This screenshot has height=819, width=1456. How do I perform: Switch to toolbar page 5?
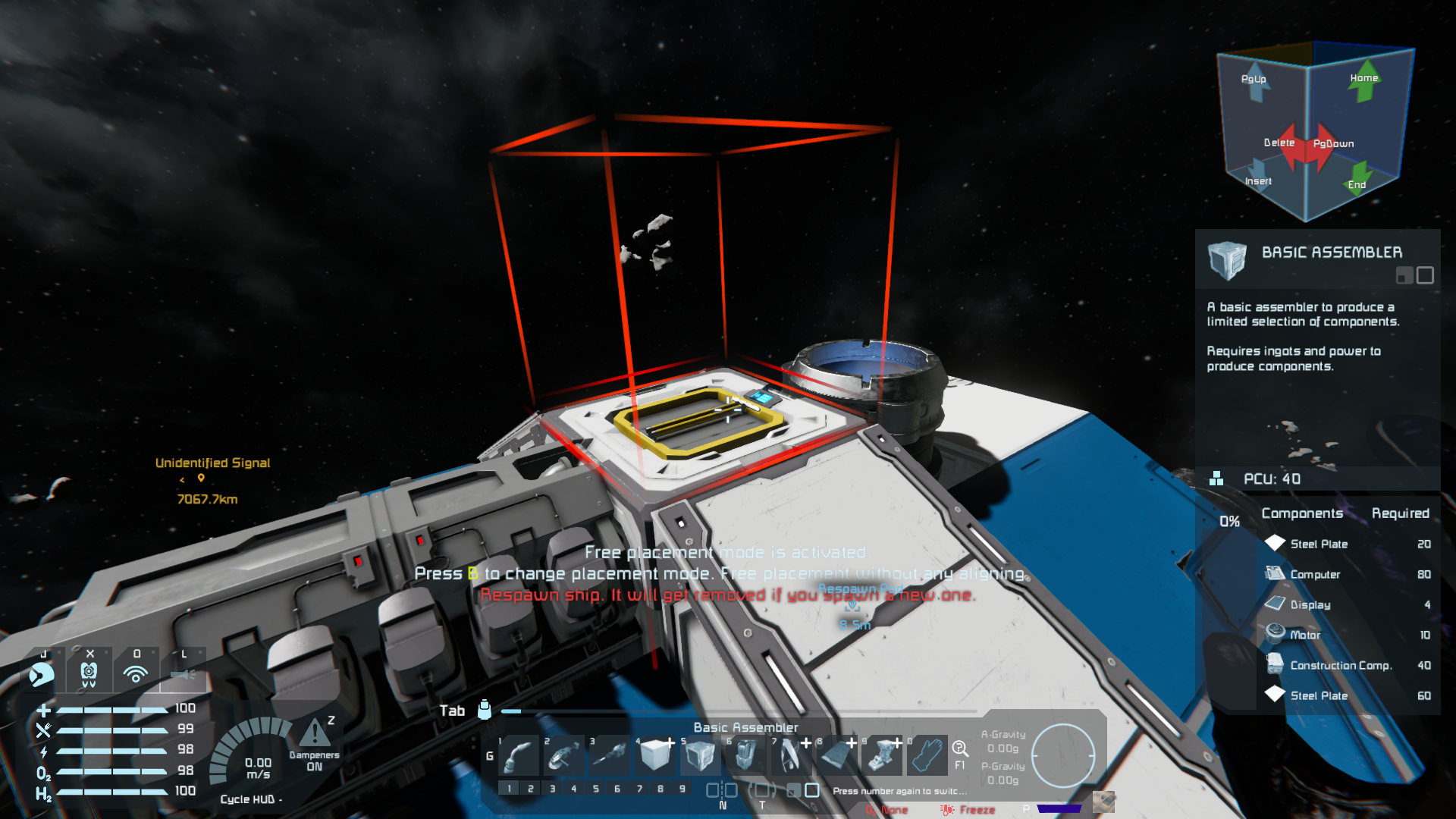[x=596, y=789]
